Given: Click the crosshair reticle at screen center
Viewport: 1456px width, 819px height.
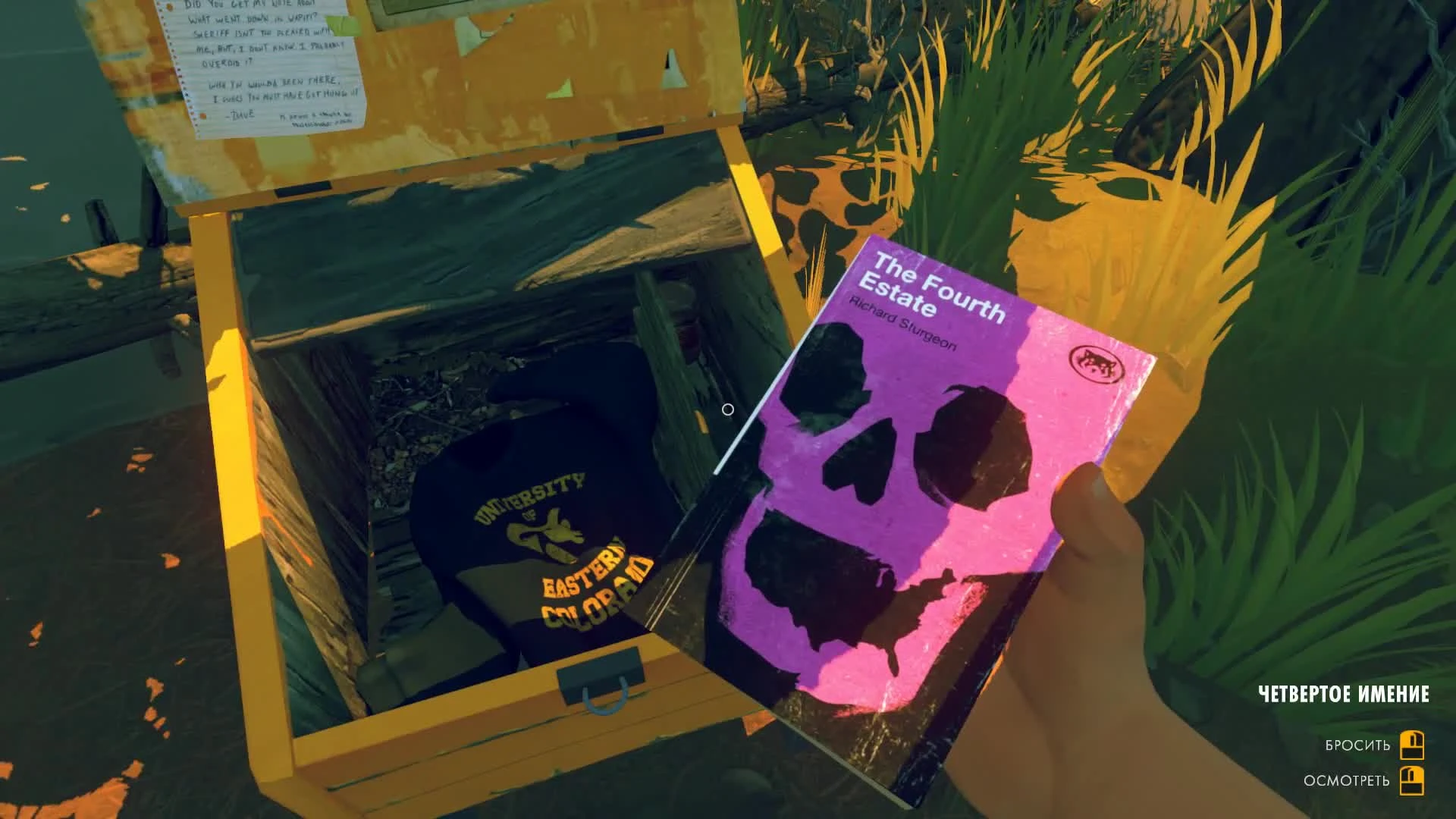Looking at the screenshot, I should pos(730,409).
